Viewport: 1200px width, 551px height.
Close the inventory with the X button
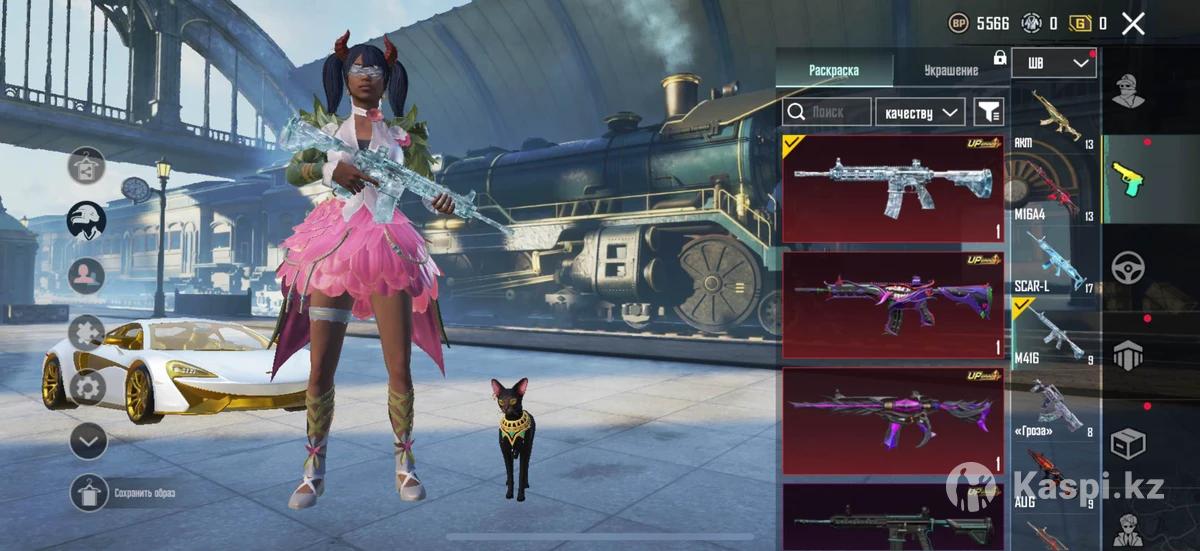coord(1133,24)
